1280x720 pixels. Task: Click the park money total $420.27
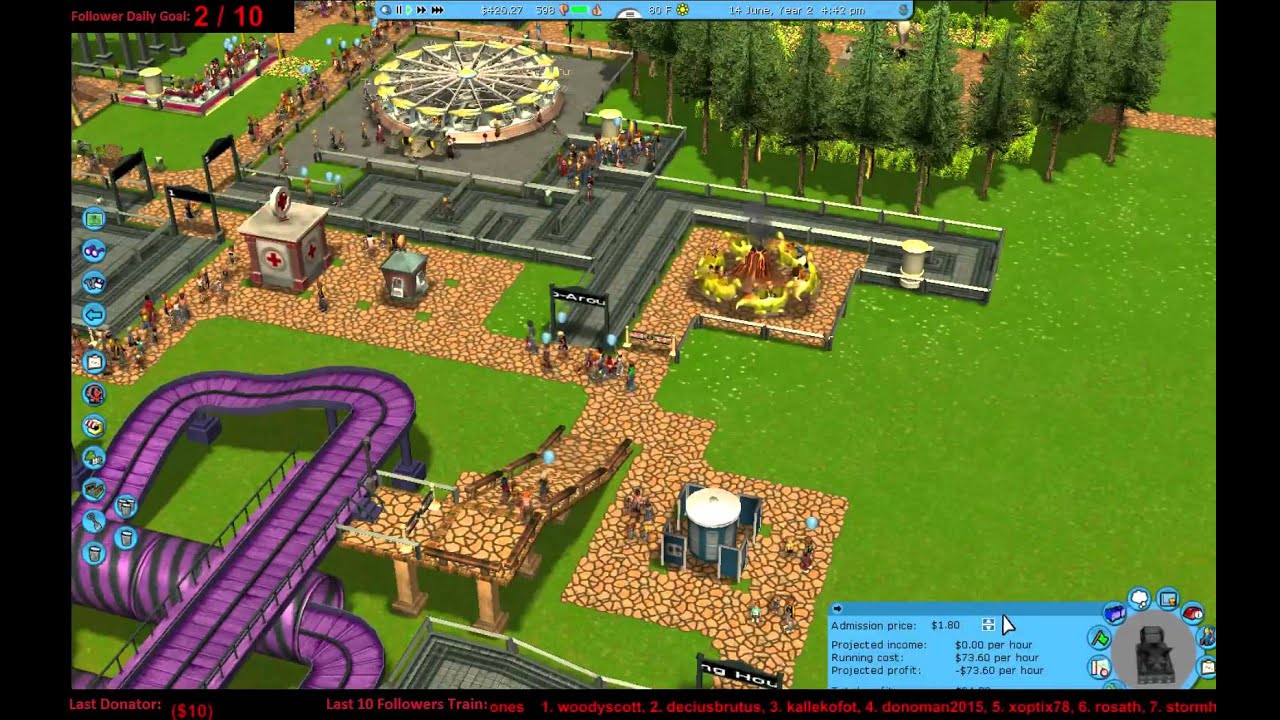coord(502,10)
